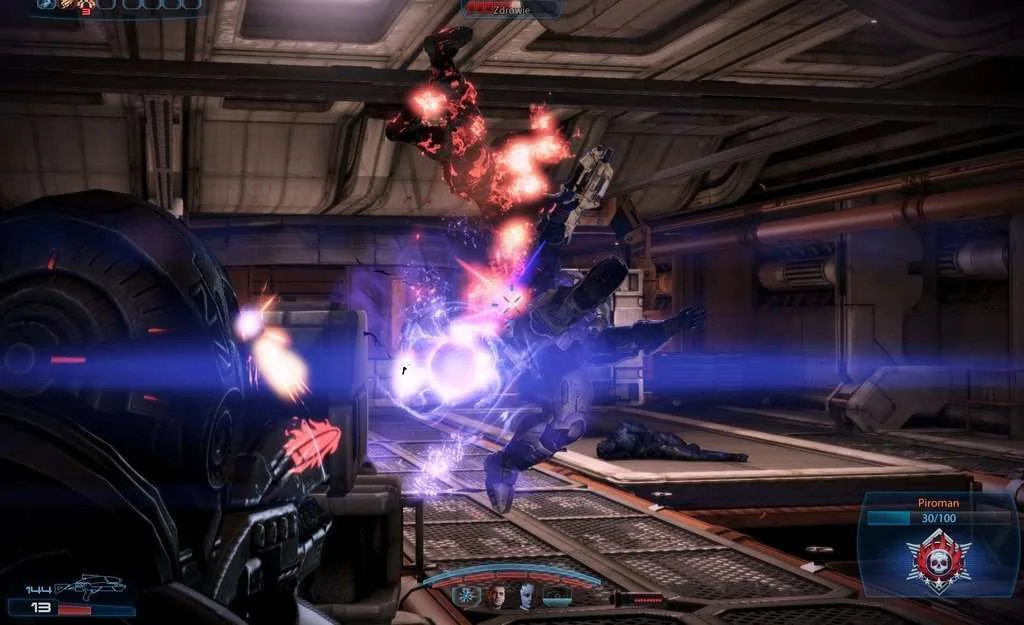This screenshot has height=625, width=1024.
Task: Click the grenade icon showing count 3
Action: coord(85,6)
